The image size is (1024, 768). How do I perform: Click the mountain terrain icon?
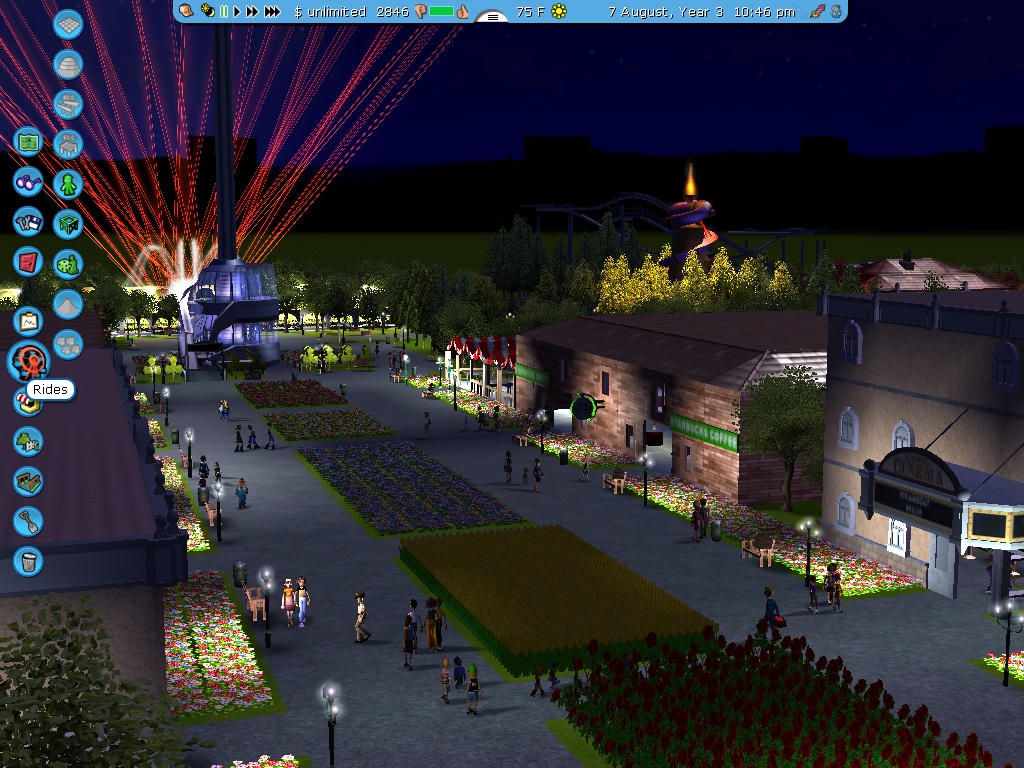[68, 304]
